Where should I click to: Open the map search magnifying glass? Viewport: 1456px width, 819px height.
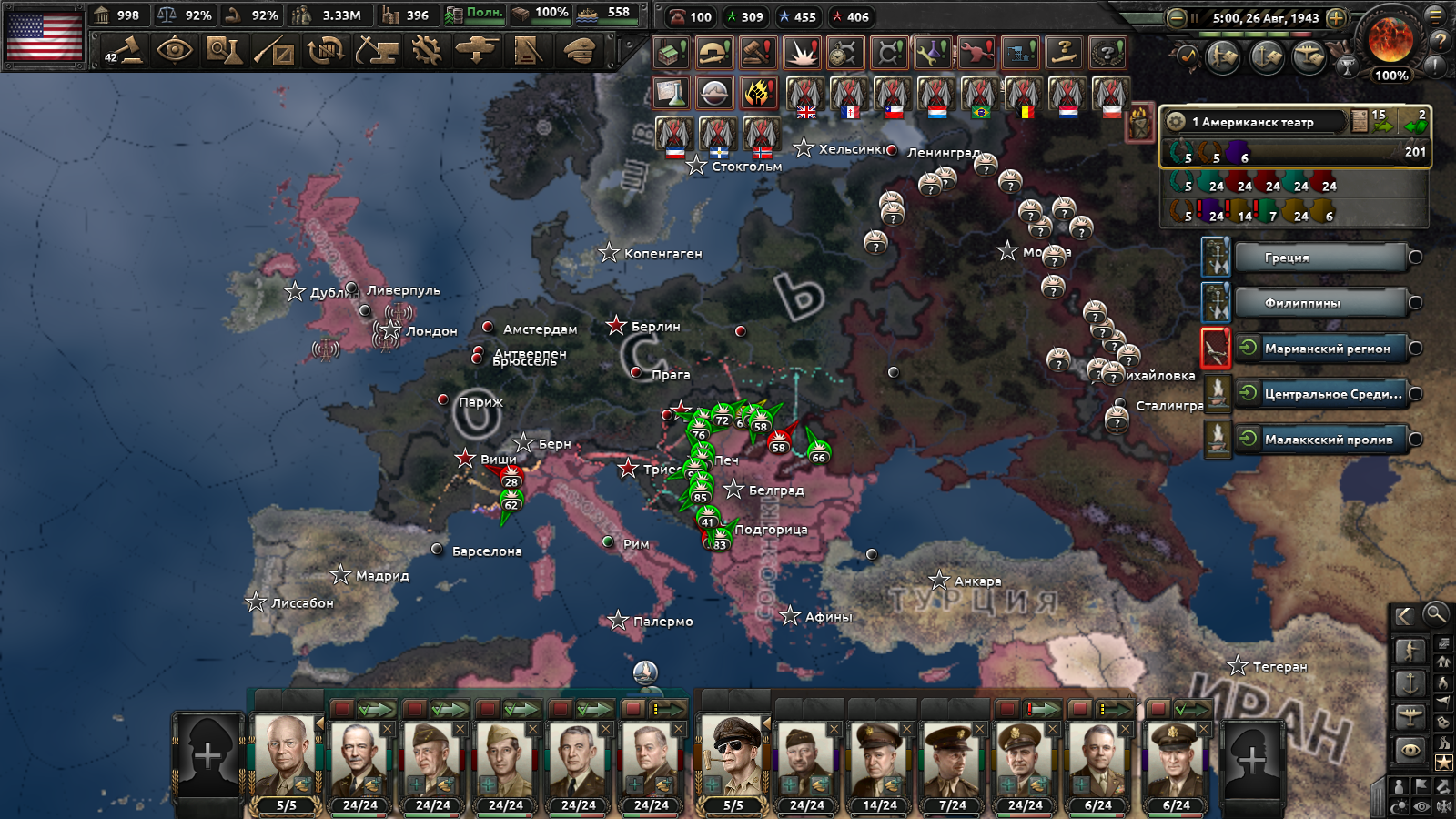[x=1435, y=614]
